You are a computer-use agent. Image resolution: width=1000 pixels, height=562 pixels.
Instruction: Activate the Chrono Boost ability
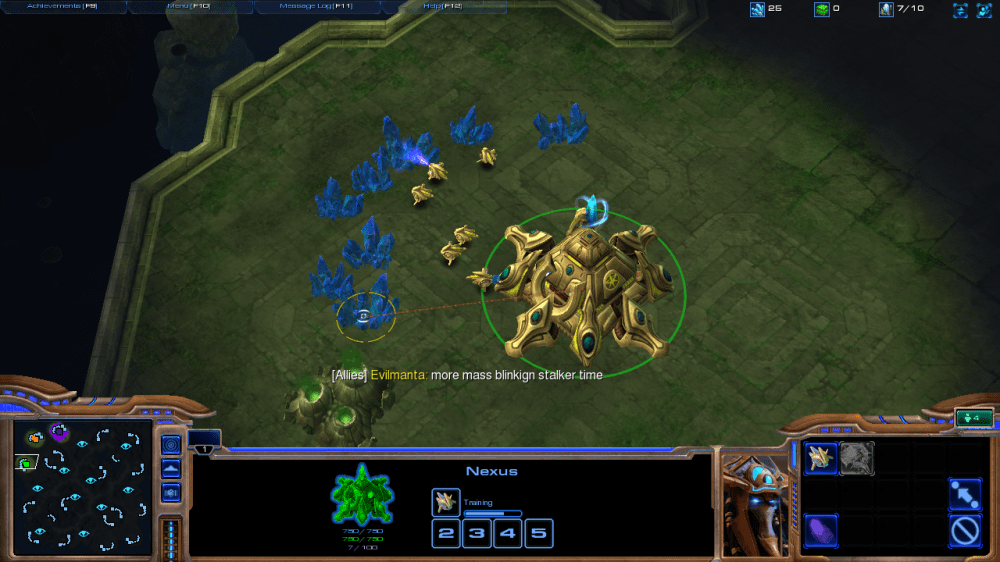click(x=822, y=529)
